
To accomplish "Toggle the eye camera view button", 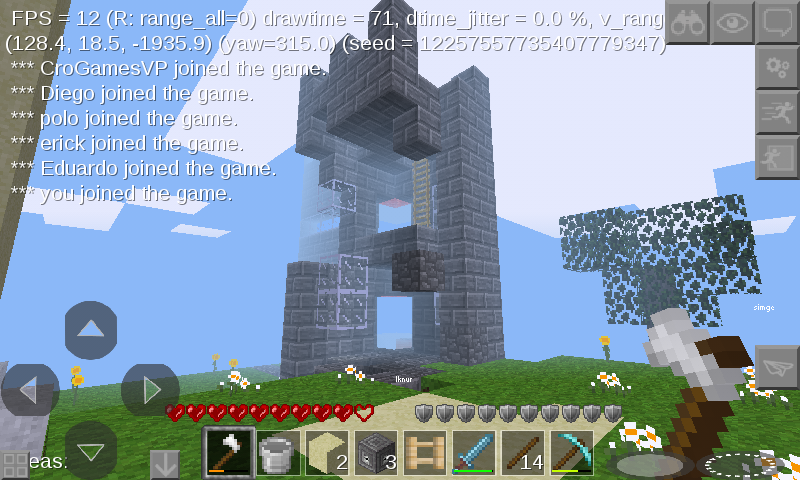I will [732, 22].
